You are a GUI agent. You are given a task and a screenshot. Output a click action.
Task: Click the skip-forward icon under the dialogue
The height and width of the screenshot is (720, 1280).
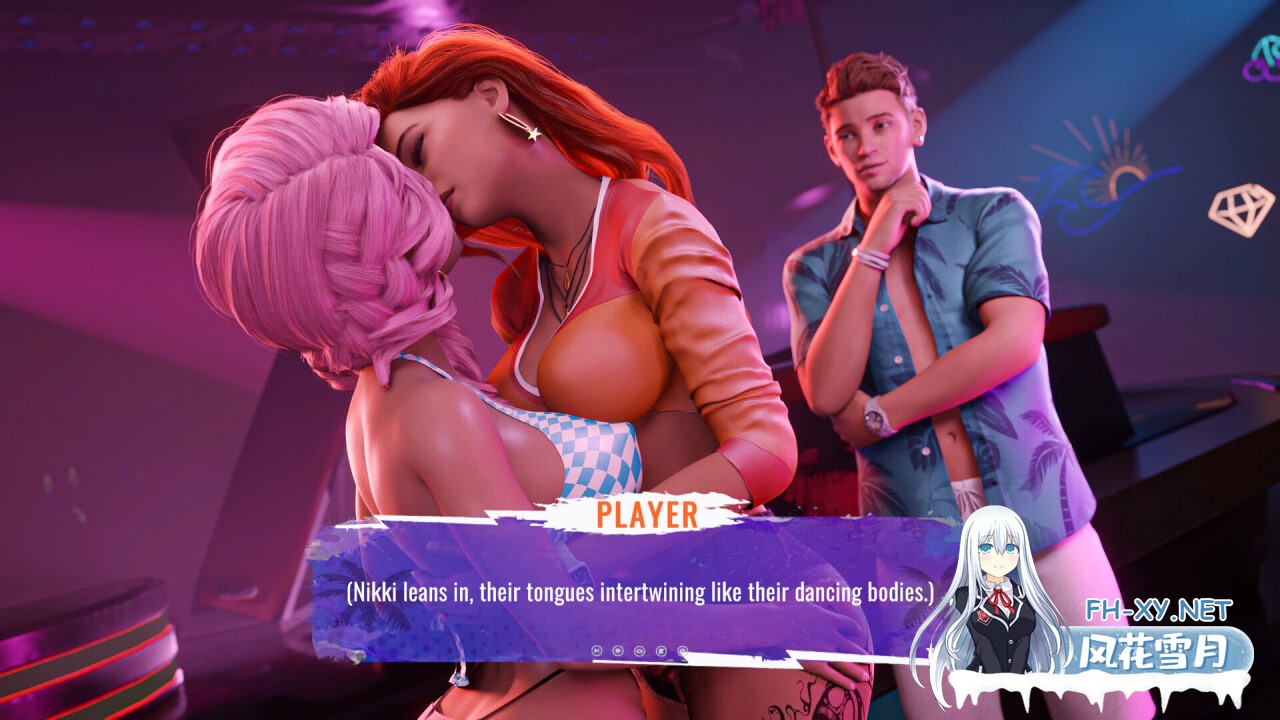pyautogui.click(x=597, y=651)
